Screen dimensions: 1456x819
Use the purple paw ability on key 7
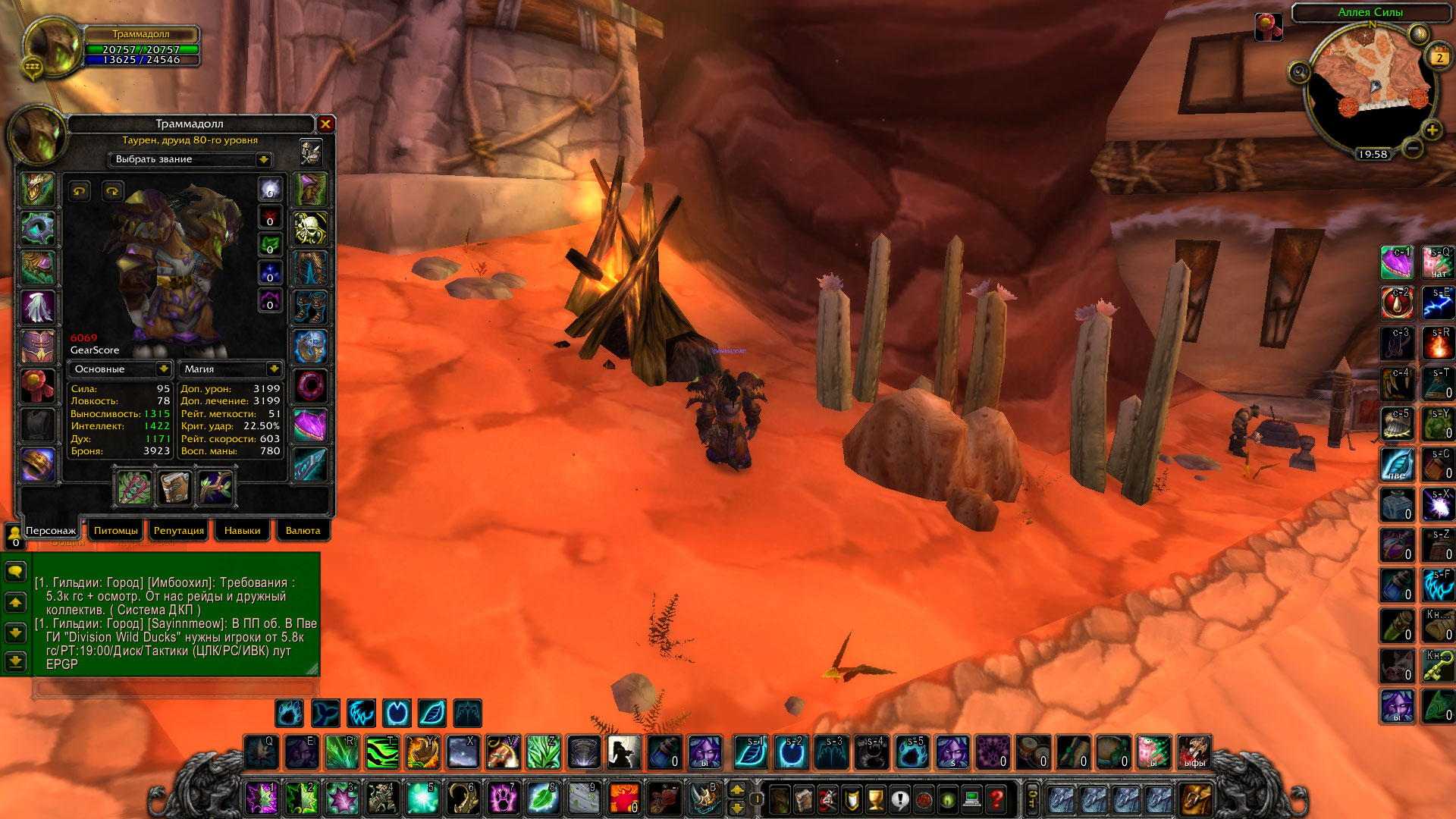click(x=503, y=799)
